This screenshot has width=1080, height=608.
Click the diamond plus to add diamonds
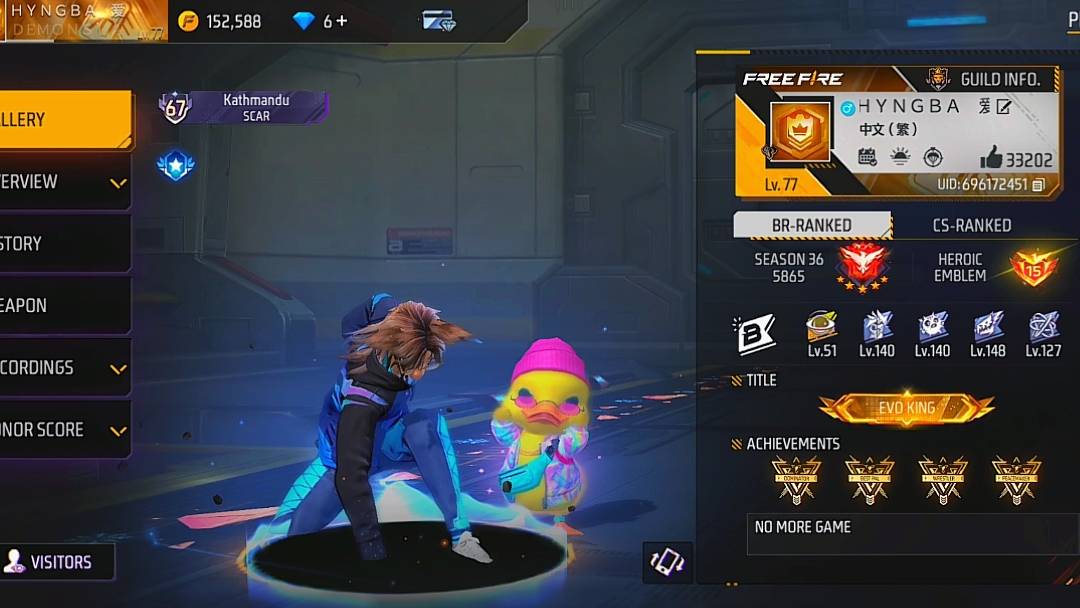[x=342, y=21]
